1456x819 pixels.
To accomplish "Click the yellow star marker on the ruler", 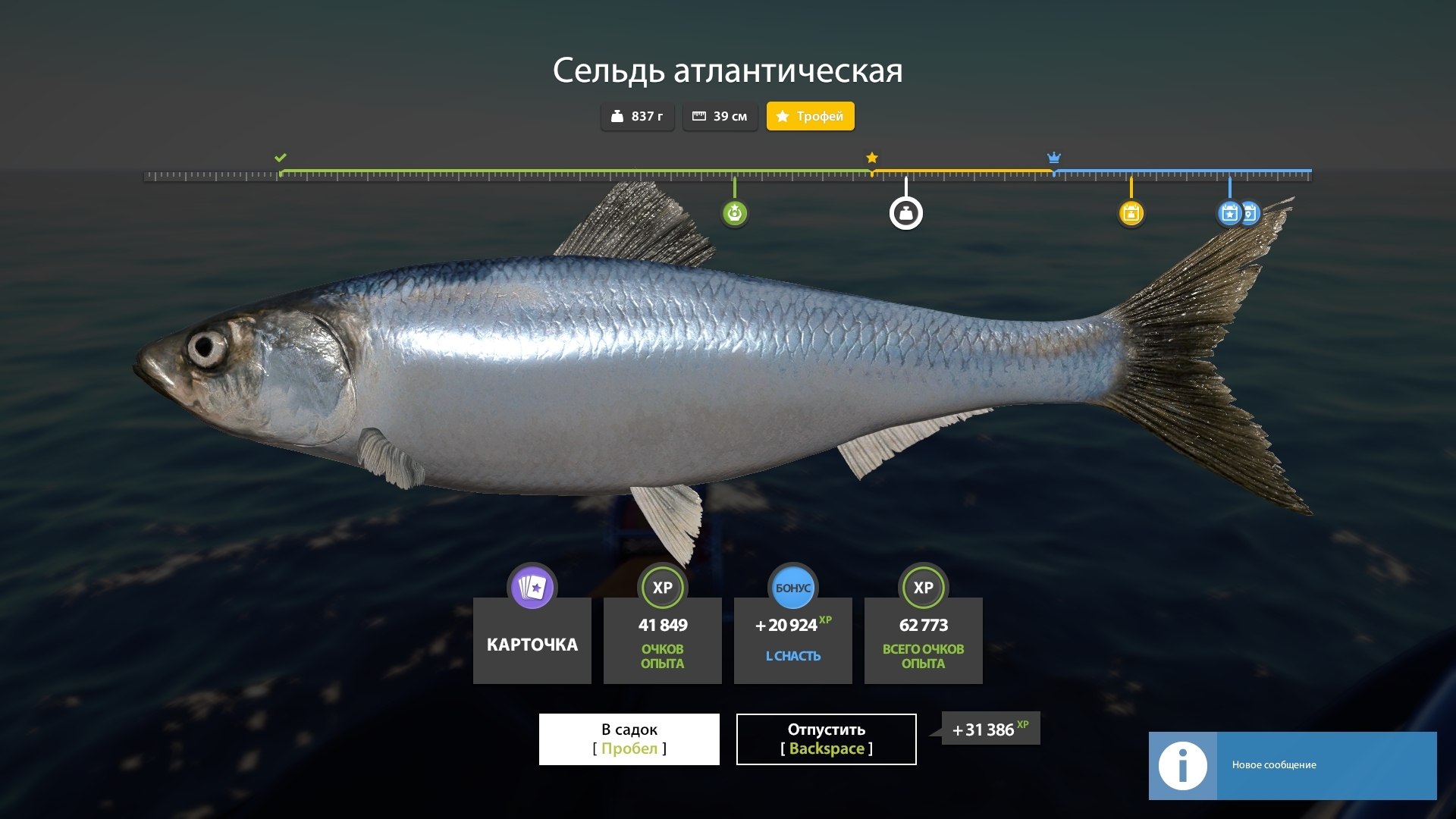I will (871, 158).
